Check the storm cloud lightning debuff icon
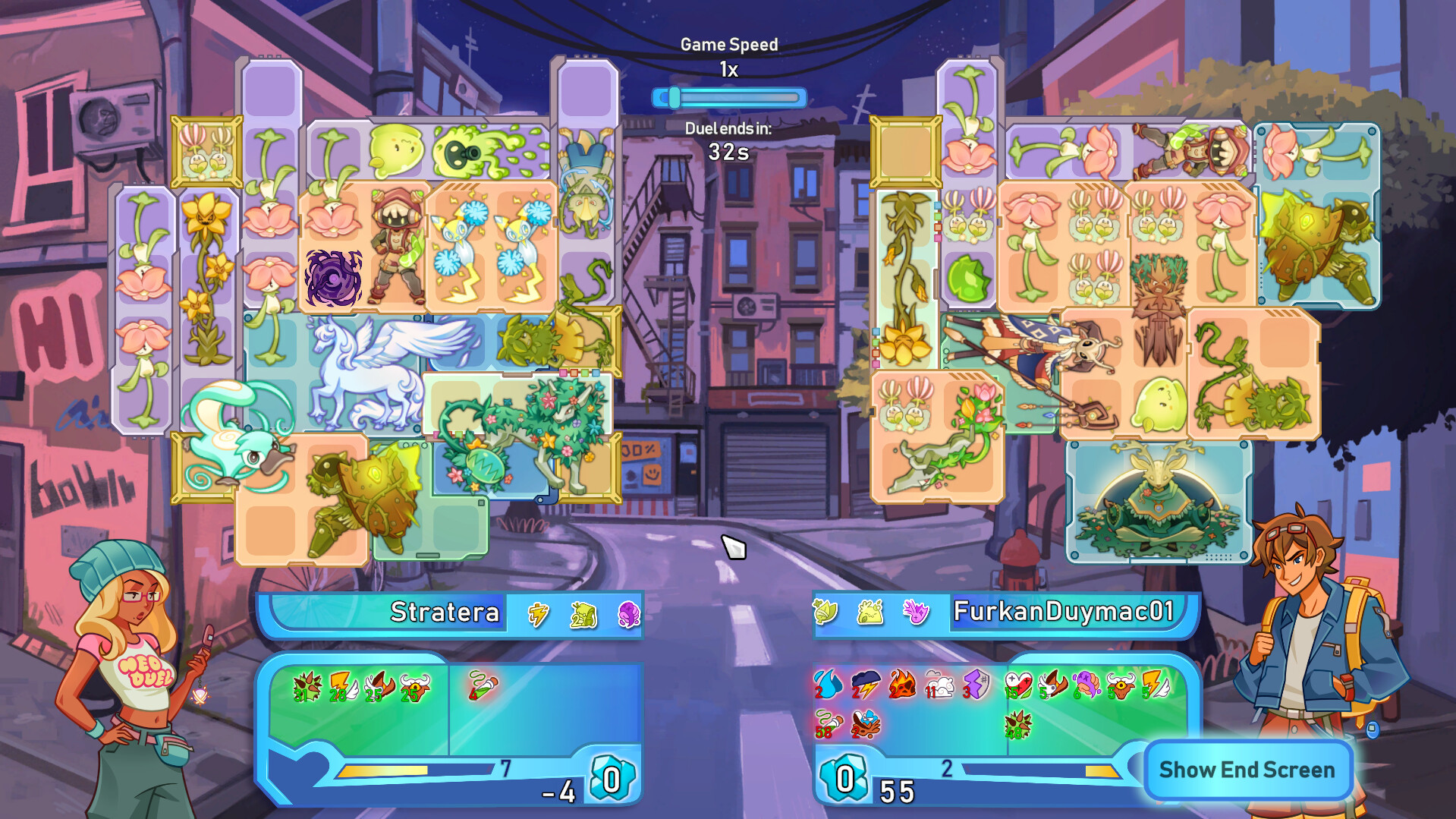The width and height of the screenshot is (1456, 819). click(x=864, y=685)
